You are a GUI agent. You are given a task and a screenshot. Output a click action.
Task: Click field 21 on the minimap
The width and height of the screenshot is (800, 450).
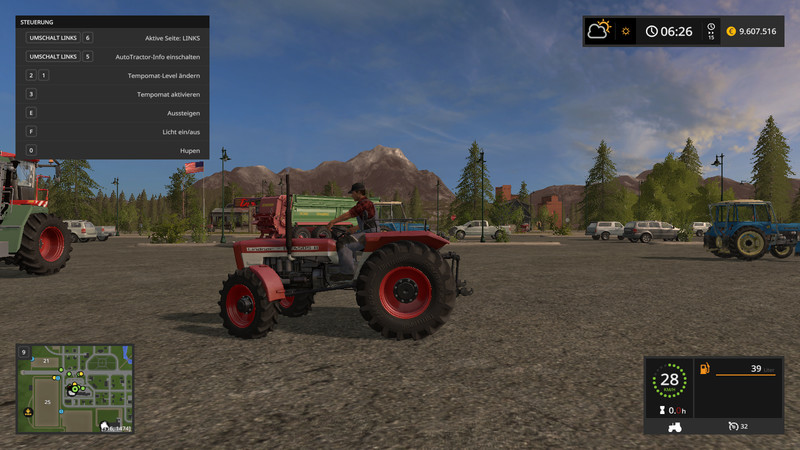(x=45, y=359)
